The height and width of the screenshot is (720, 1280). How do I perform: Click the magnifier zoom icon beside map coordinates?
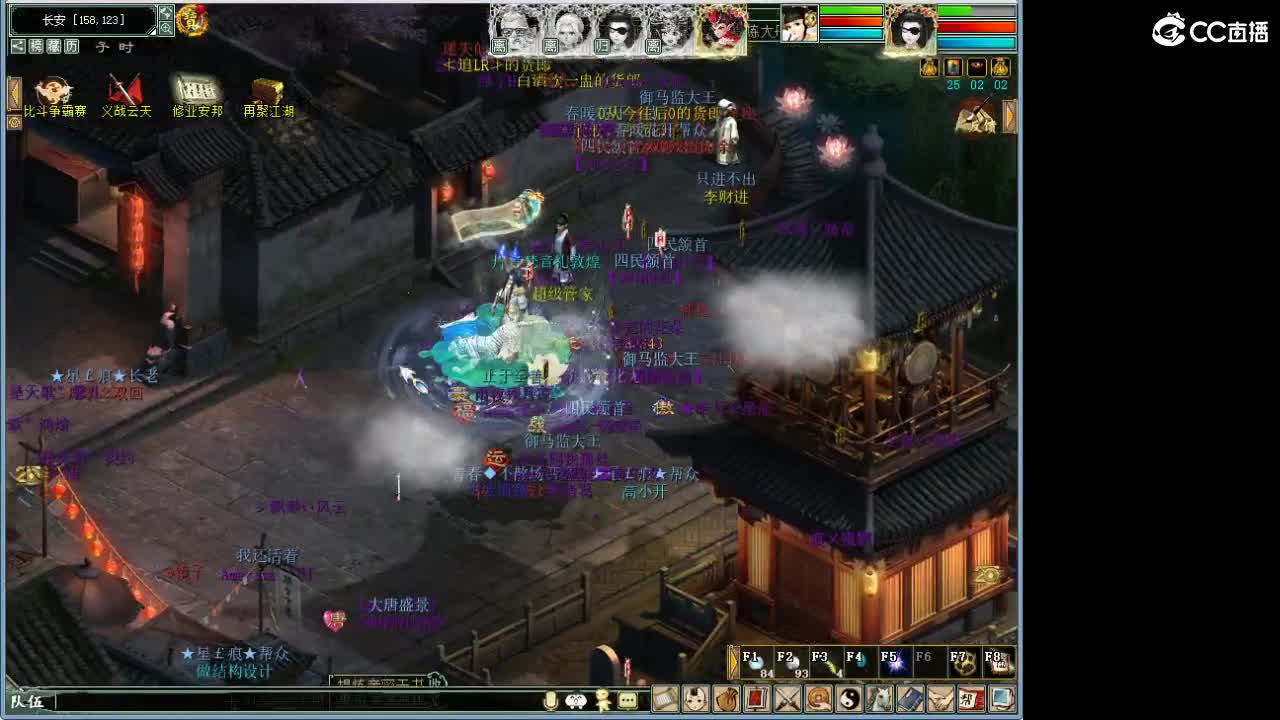pos(167,28)
